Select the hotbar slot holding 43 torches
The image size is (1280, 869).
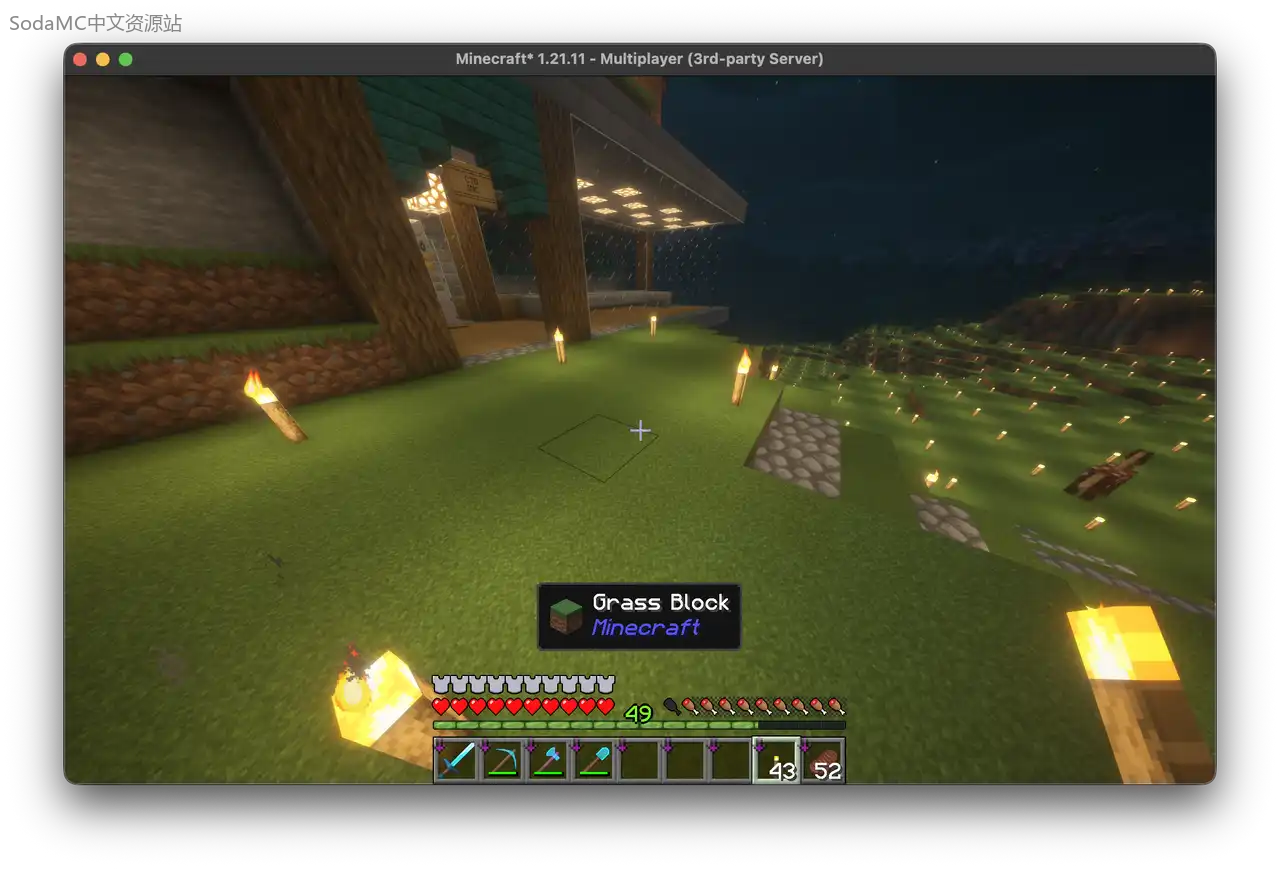tap(776, 761)
